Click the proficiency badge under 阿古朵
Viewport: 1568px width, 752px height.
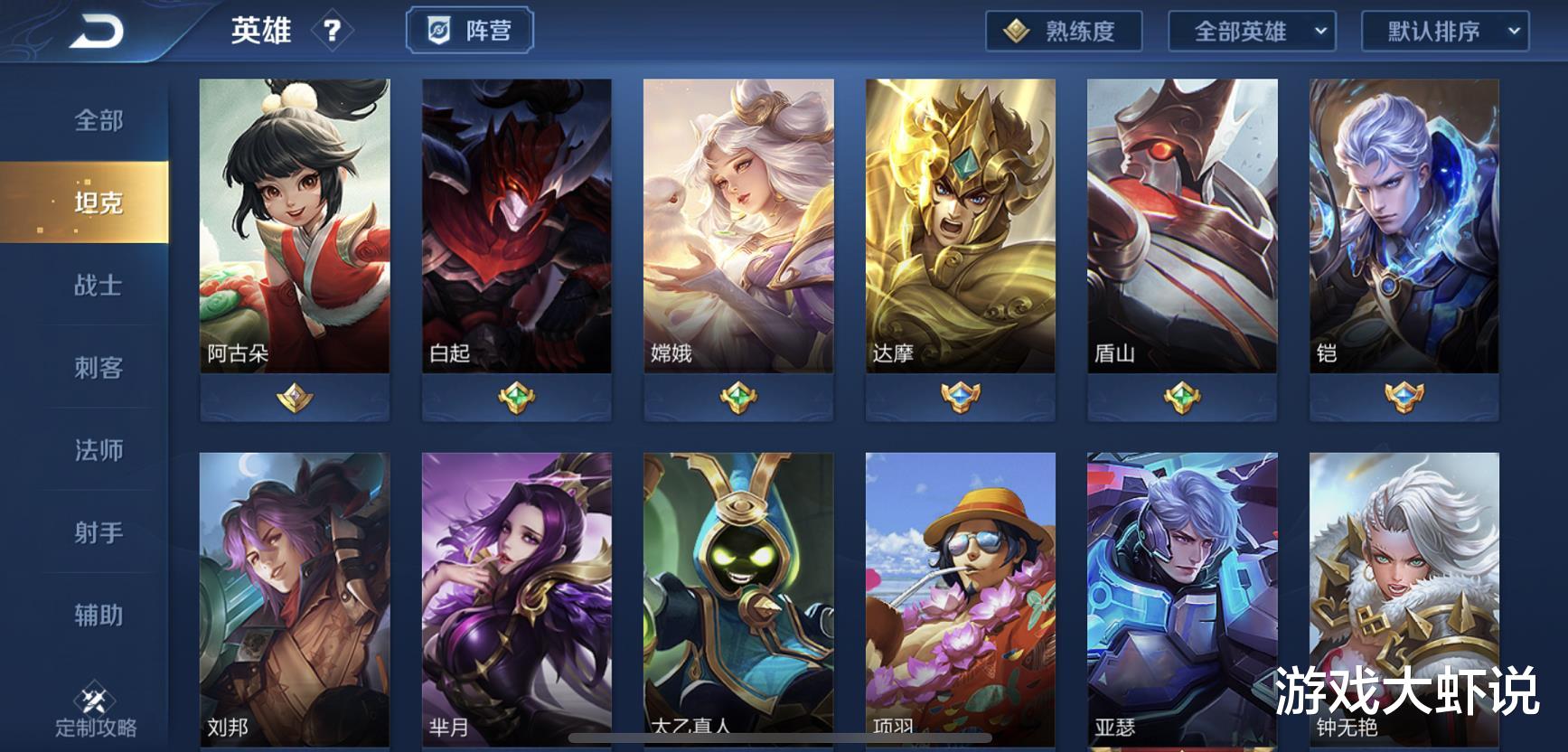pyautogui.click(x=293, y=395)
